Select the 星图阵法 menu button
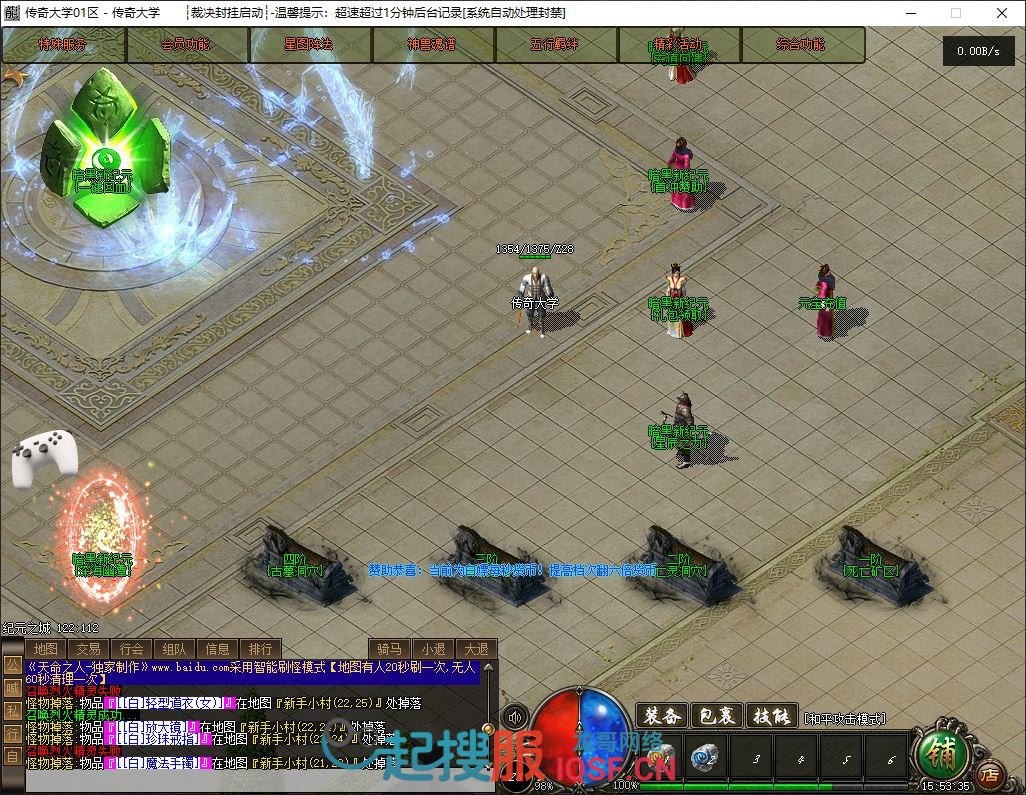The width and height of the screenshot is (1026, 795). [x=309, y=45]
